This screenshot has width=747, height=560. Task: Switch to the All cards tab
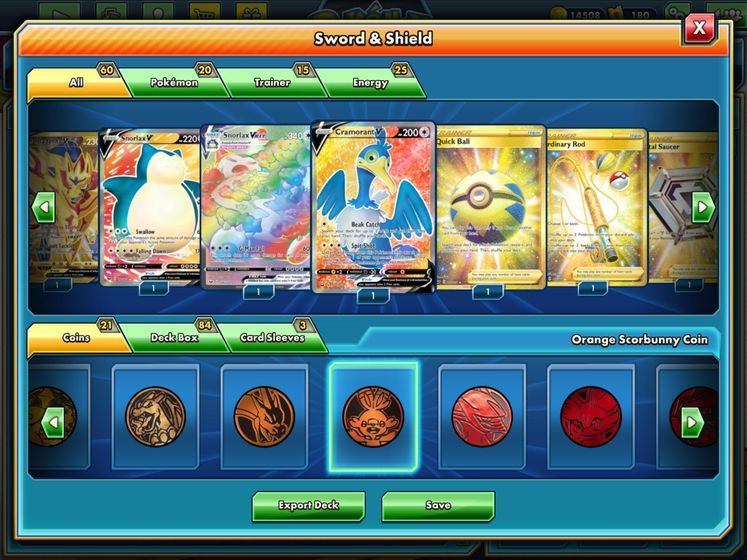(75, 83)
